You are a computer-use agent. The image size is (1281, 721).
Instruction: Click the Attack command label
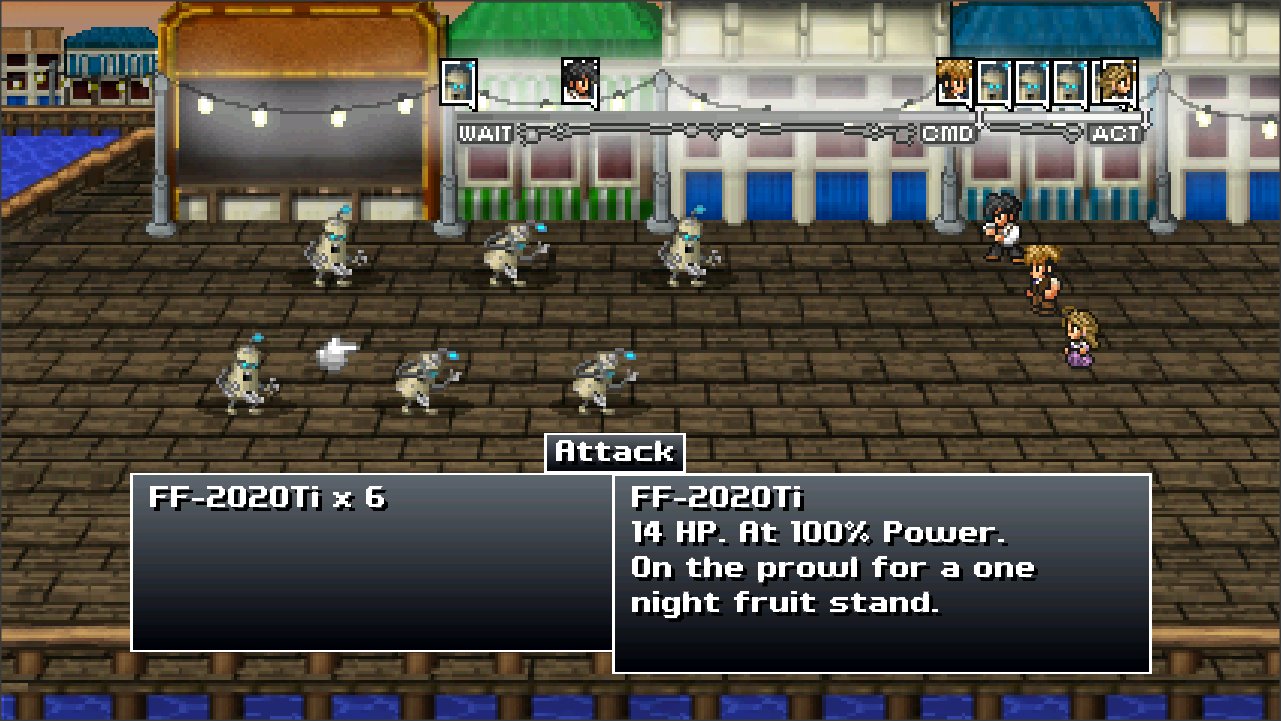[614, 452]
